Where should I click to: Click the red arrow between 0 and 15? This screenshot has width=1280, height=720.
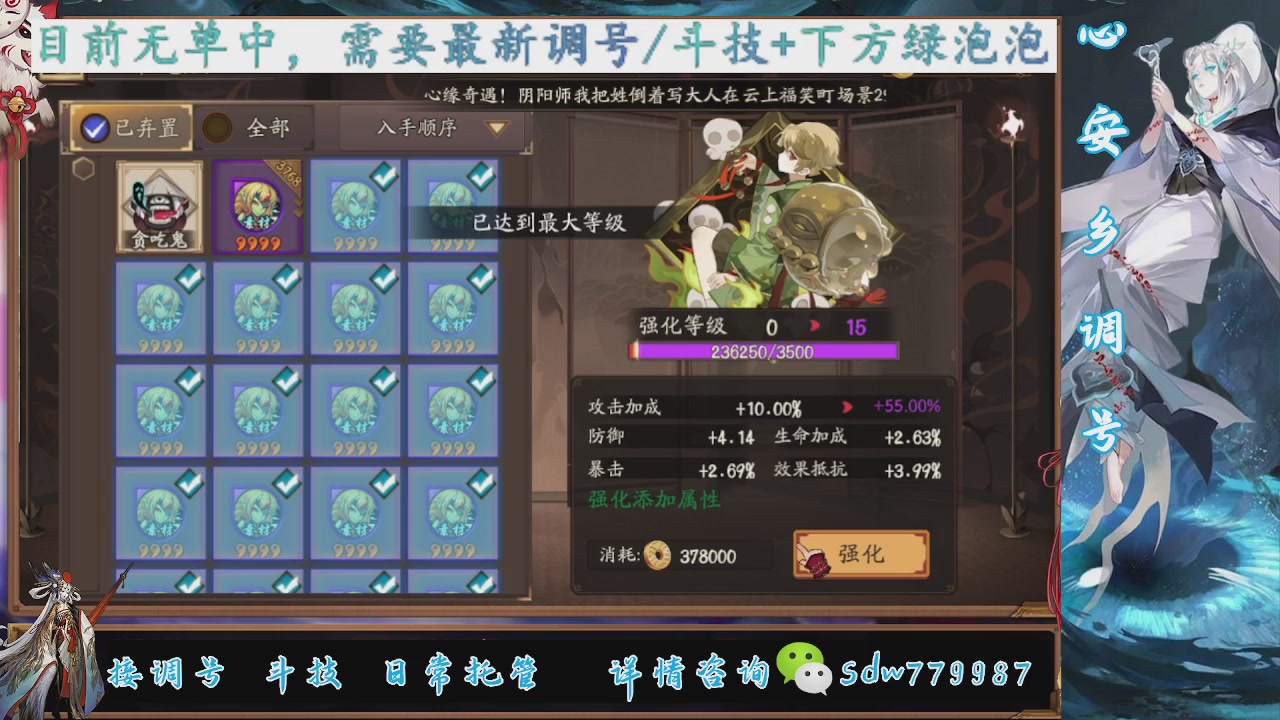pos(813,324)
